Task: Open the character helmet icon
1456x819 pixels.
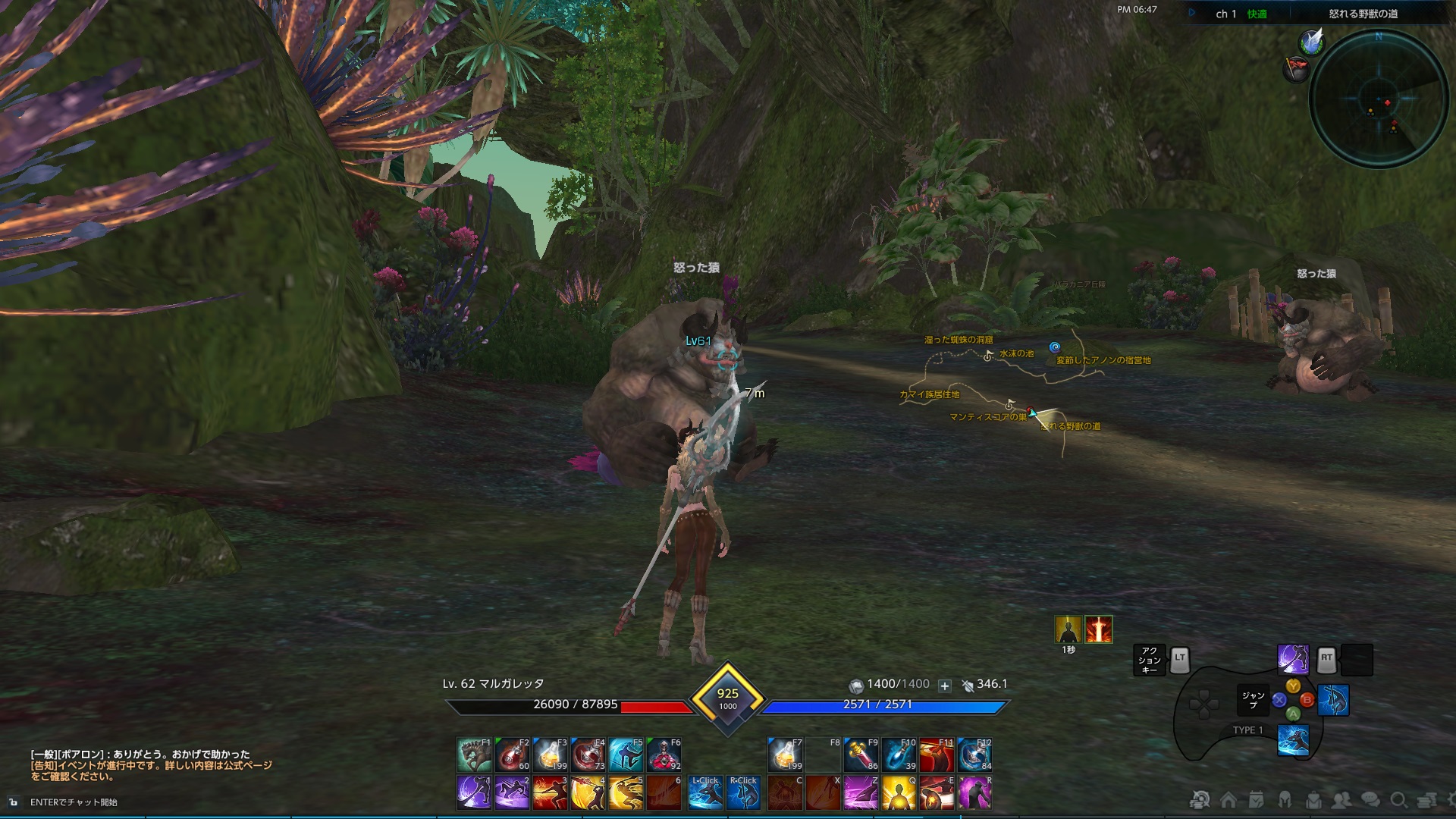Action: tap(1285, 800)
